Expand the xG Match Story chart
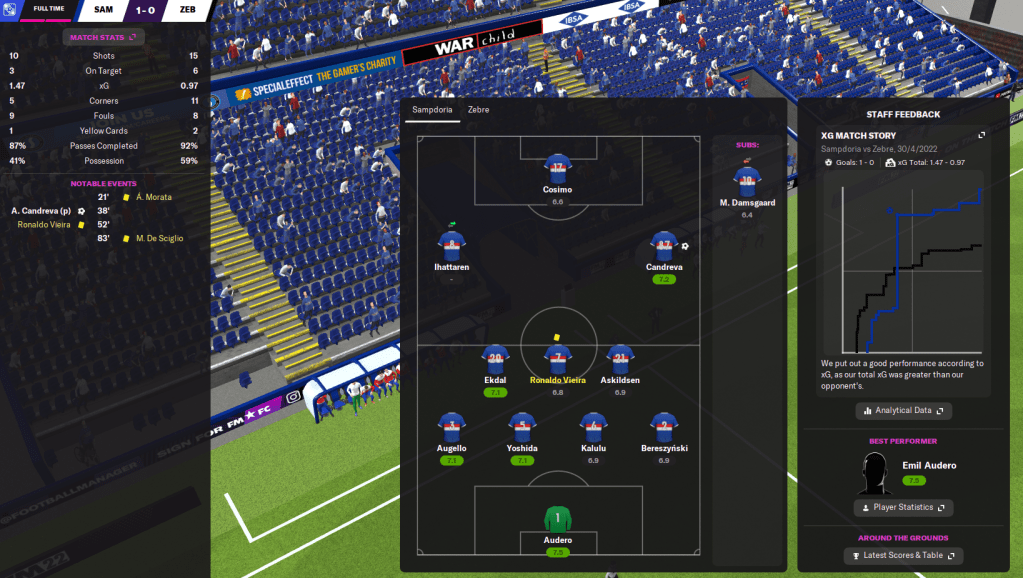This screenshot has width=1023, height=578. 981,135
